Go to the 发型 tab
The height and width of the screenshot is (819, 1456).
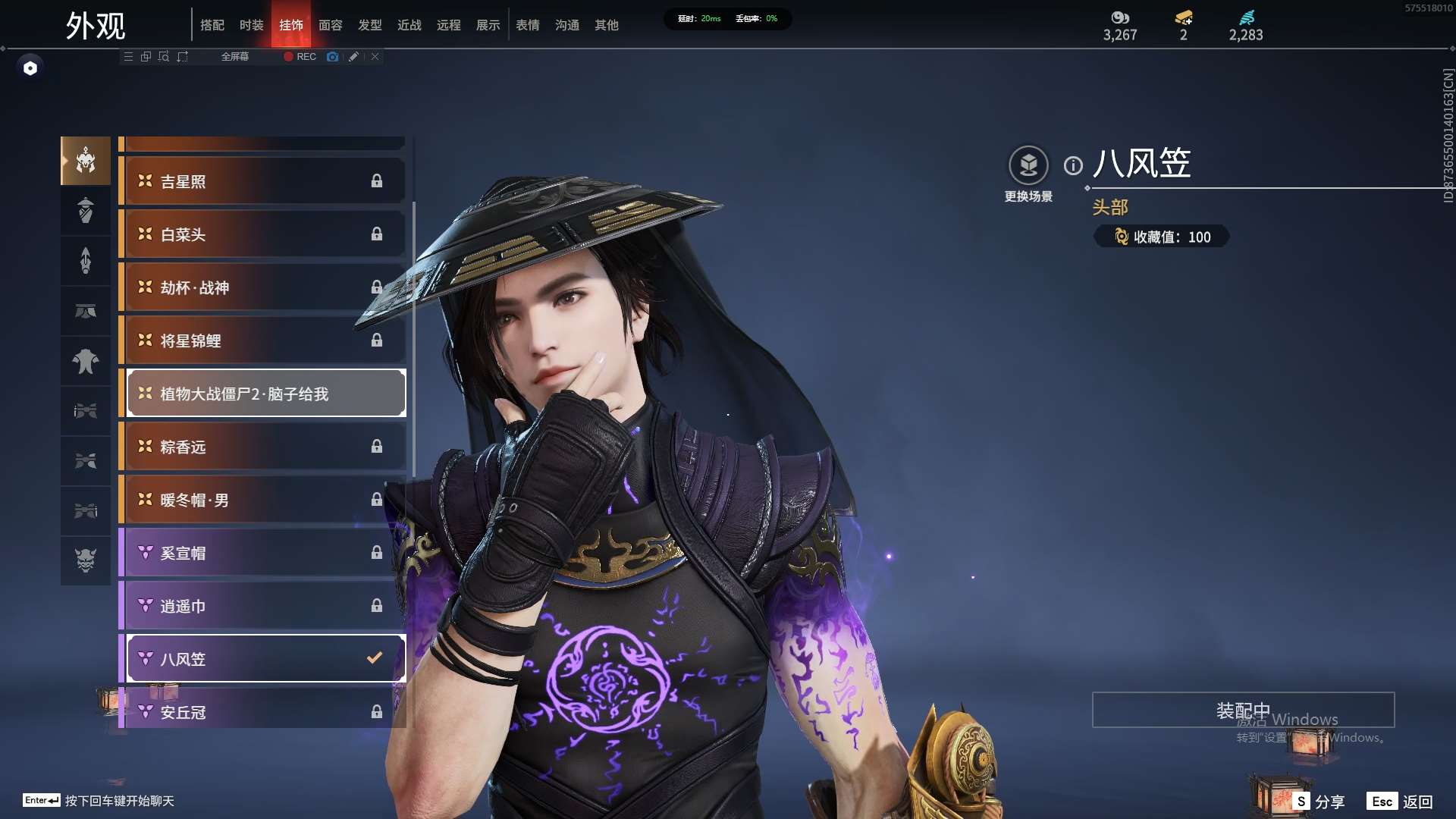click(370, 25)
